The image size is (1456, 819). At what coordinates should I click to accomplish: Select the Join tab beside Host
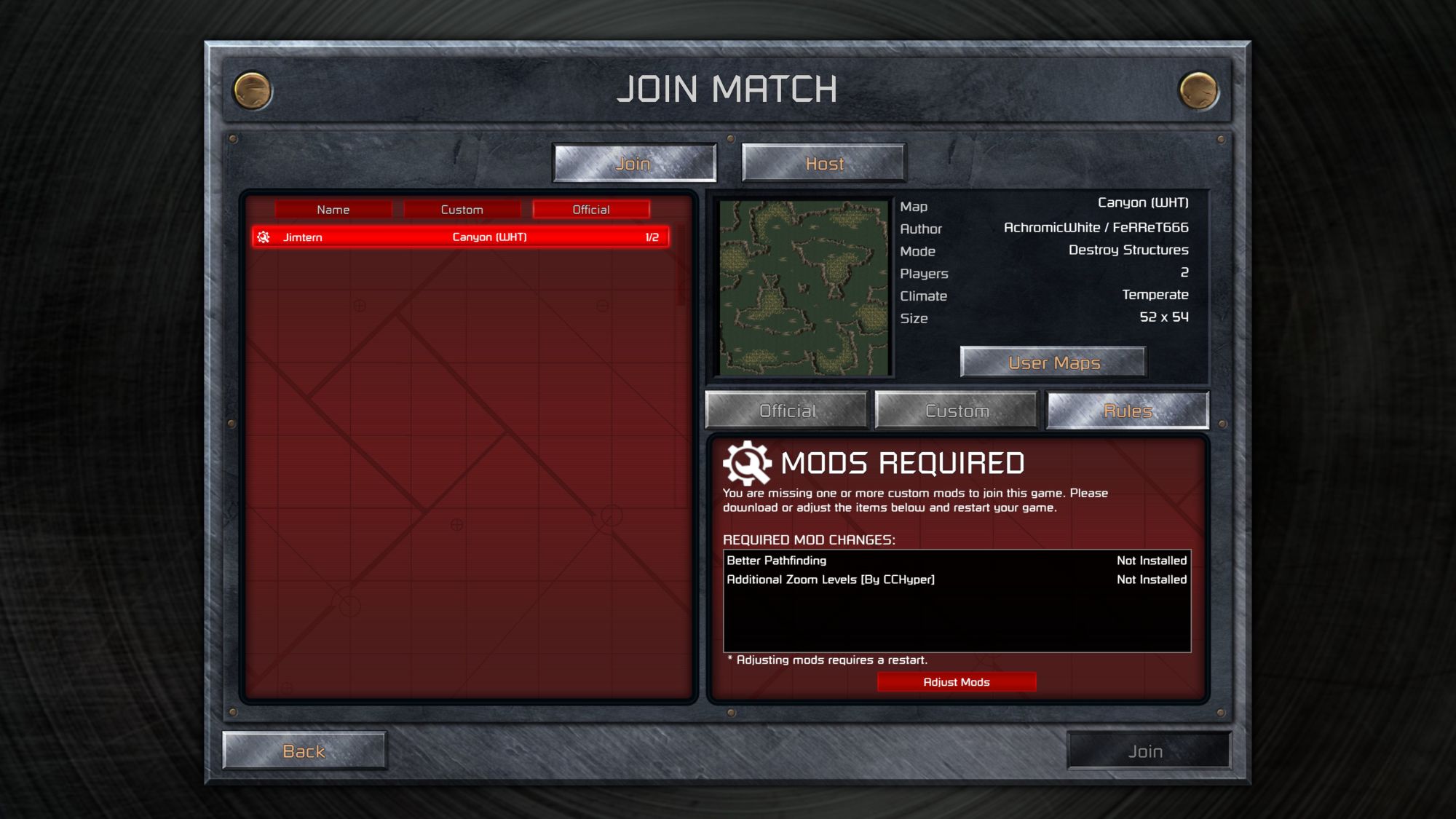[634, 163]
